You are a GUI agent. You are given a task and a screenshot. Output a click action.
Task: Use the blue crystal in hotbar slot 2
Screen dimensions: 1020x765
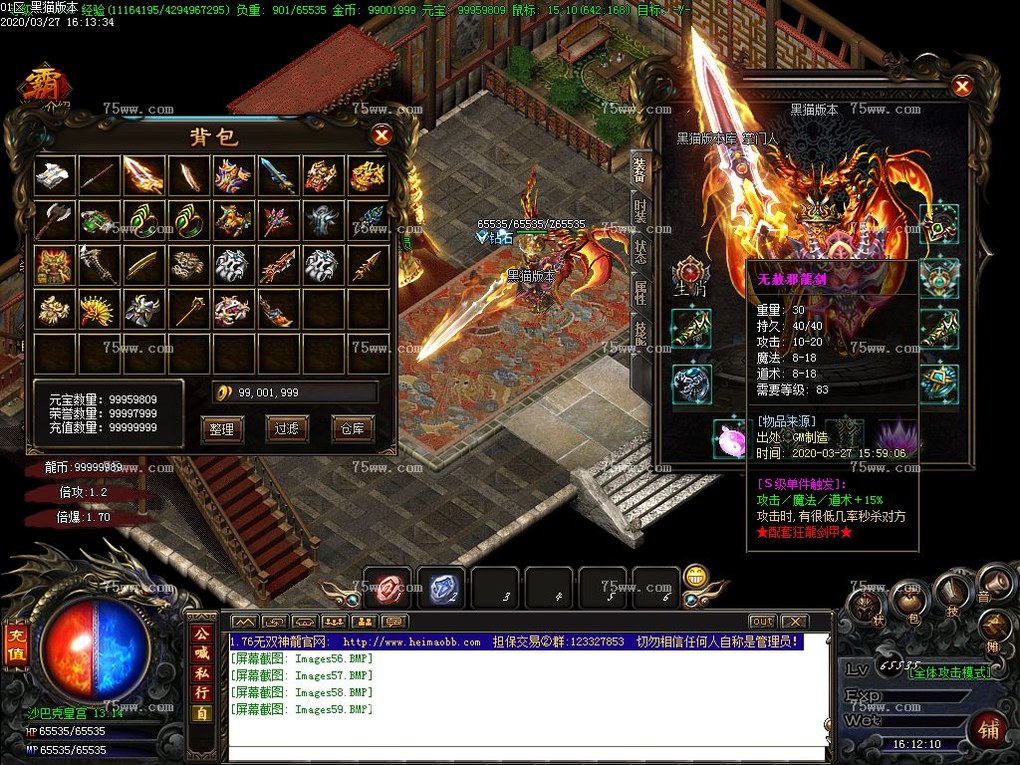[x=441, y=590]
